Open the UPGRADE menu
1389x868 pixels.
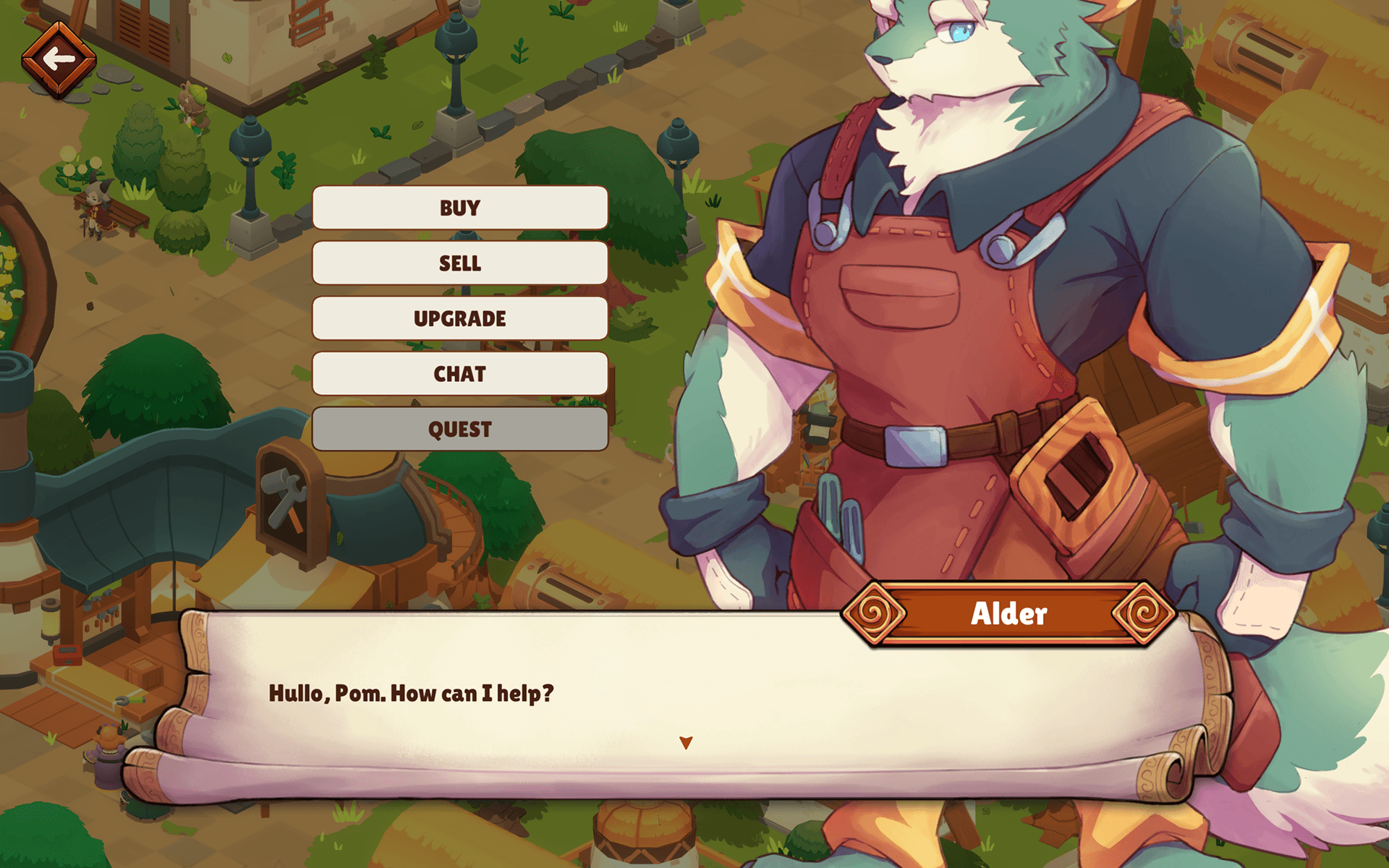[459, 319]
